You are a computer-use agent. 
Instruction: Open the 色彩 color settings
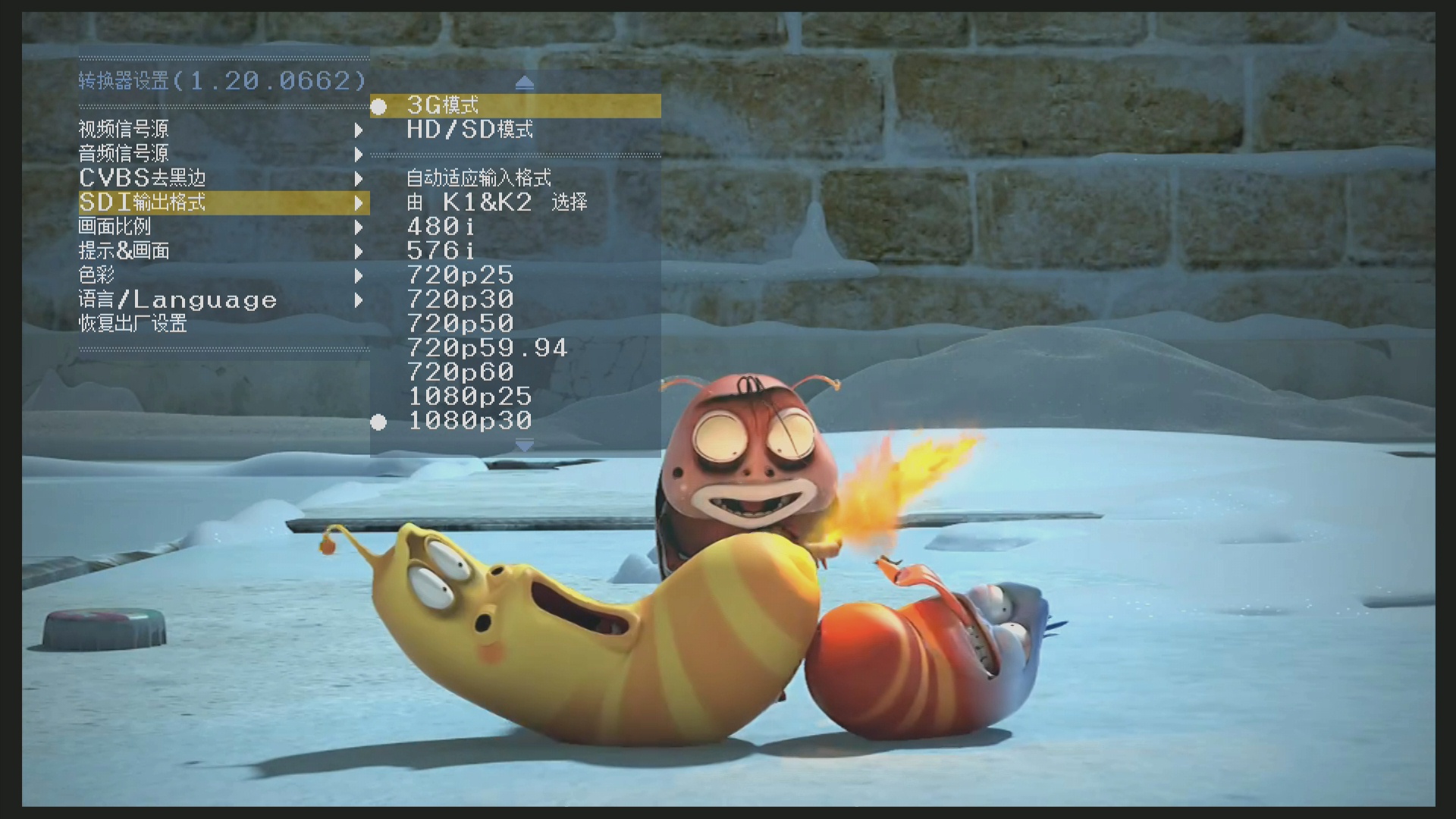96,275
